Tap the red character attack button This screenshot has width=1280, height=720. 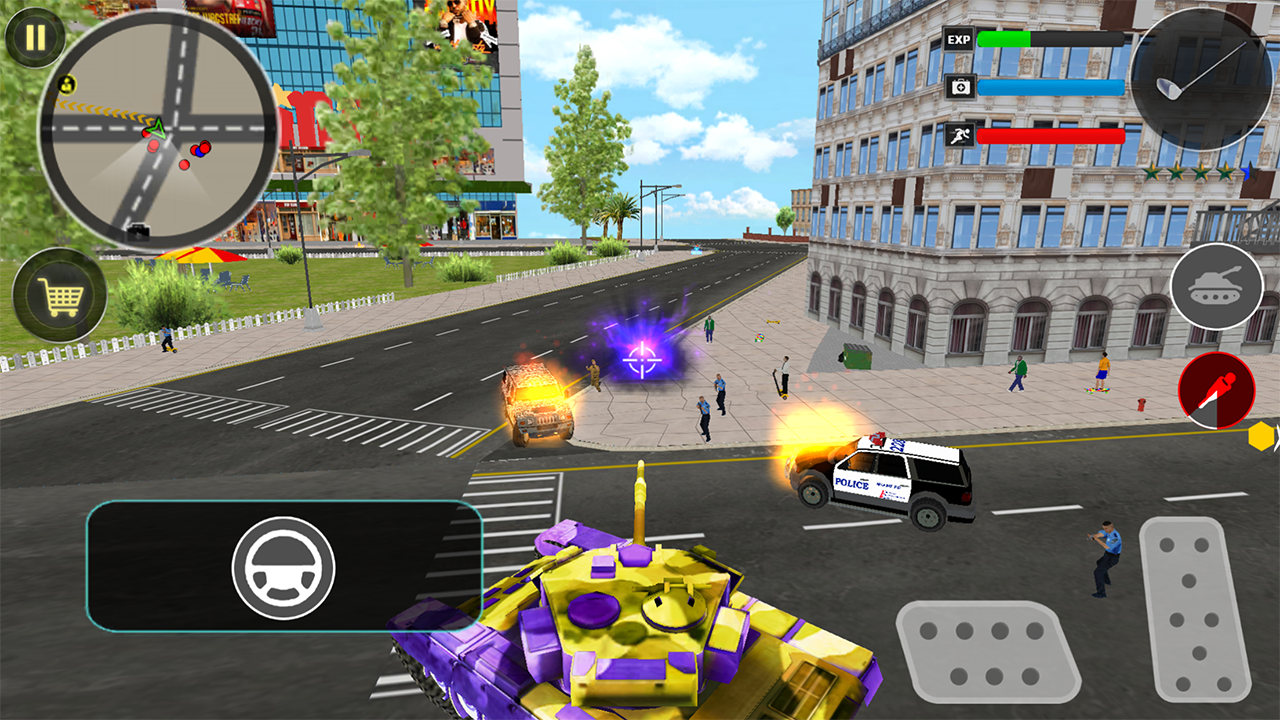[1217, 389]
